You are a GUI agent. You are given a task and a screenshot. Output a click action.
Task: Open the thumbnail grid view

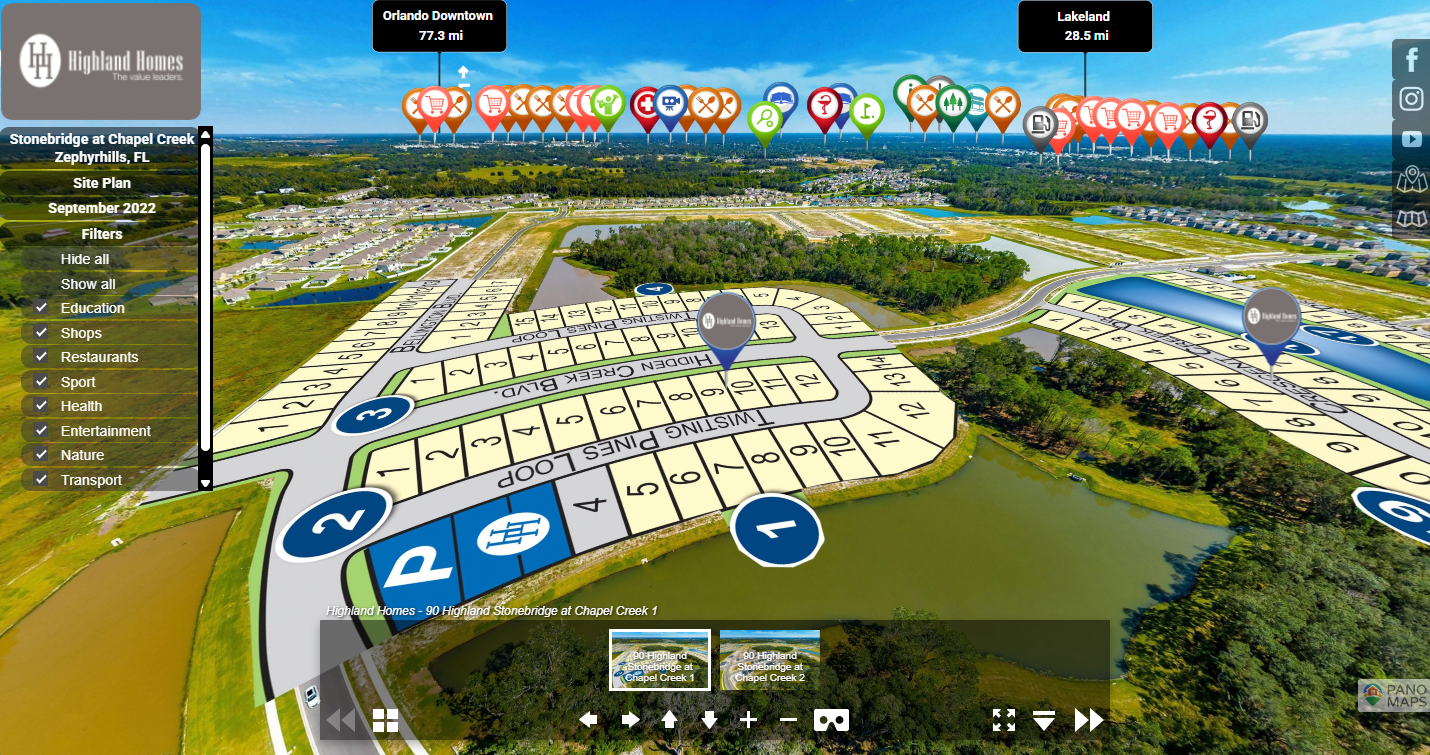click(x=385, y=720)
